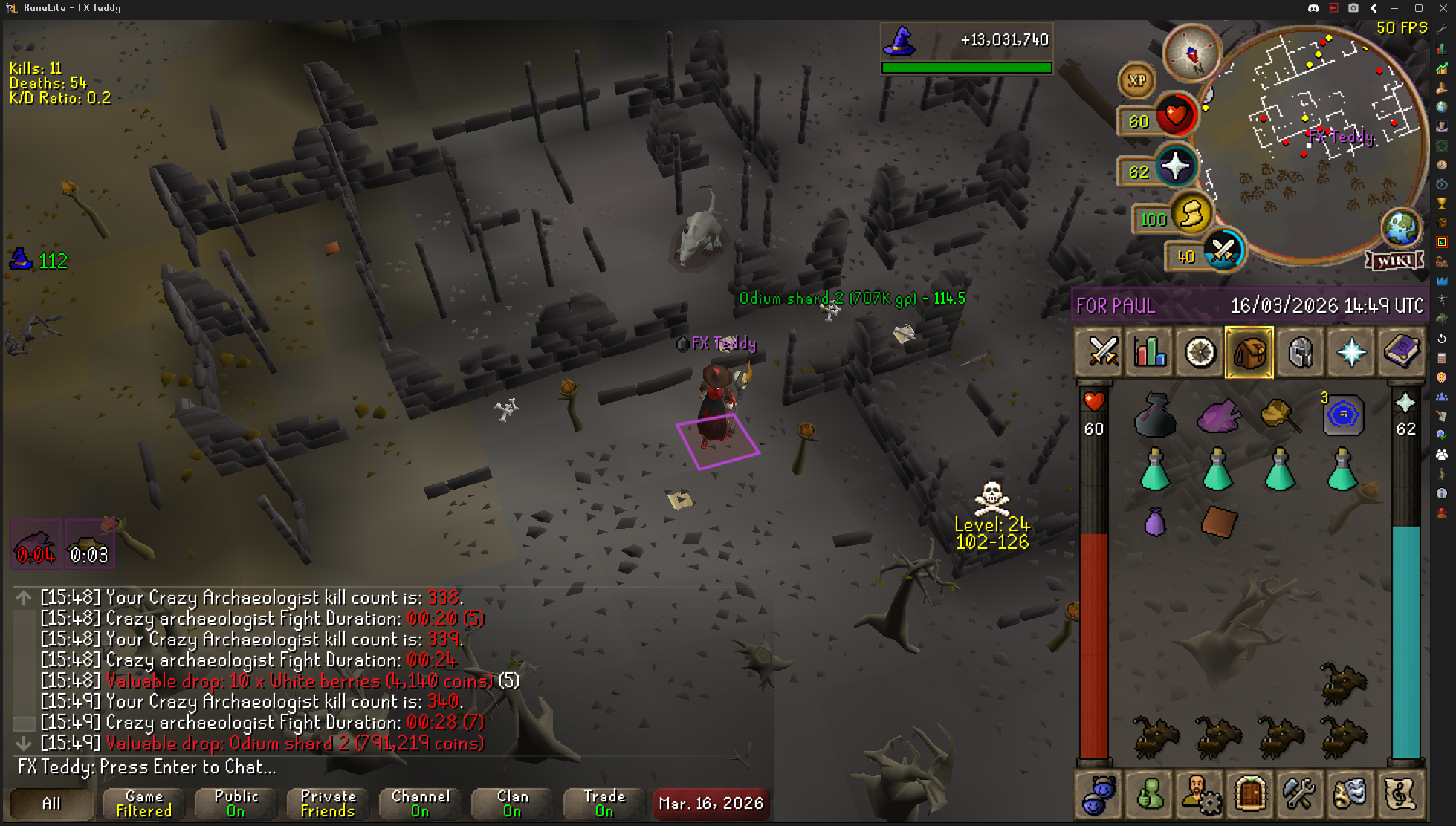
Task: Toggle run energy orb
Action: point(1191,215)
